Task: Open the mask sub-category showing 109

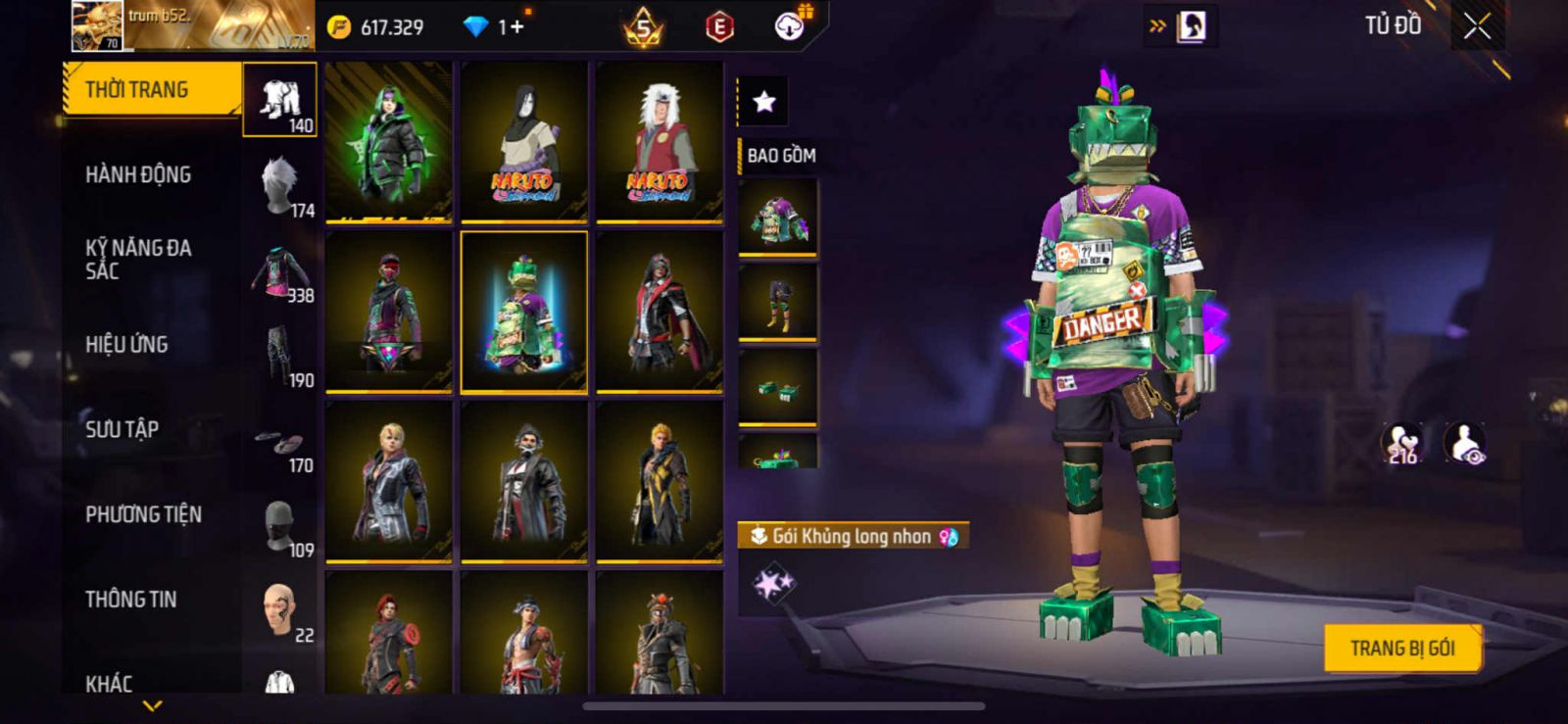Action: 280,529
